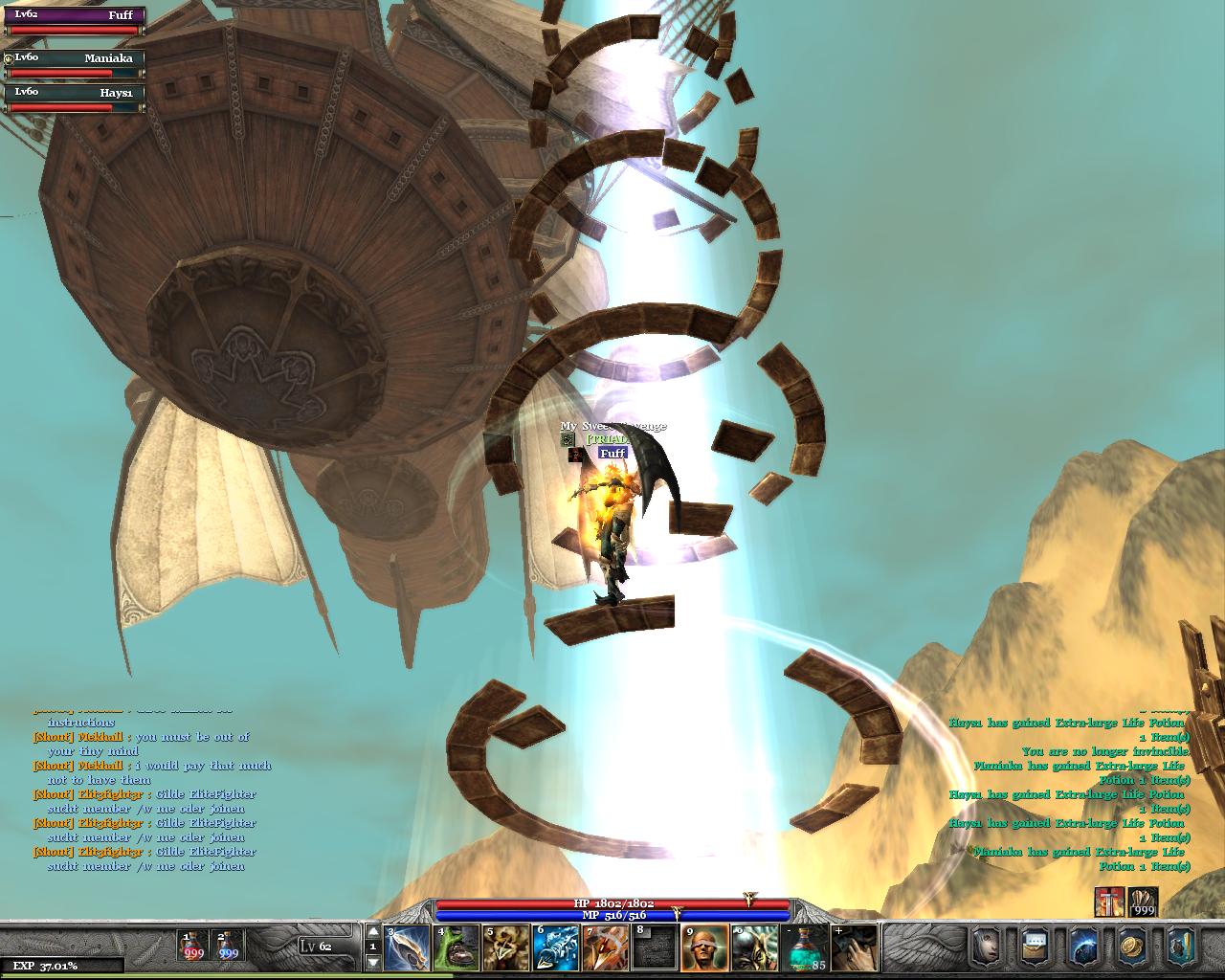Viewport: 1225px width, 980px height.
Task: Use the red potion in slot 1
Action: coord(192,946)
